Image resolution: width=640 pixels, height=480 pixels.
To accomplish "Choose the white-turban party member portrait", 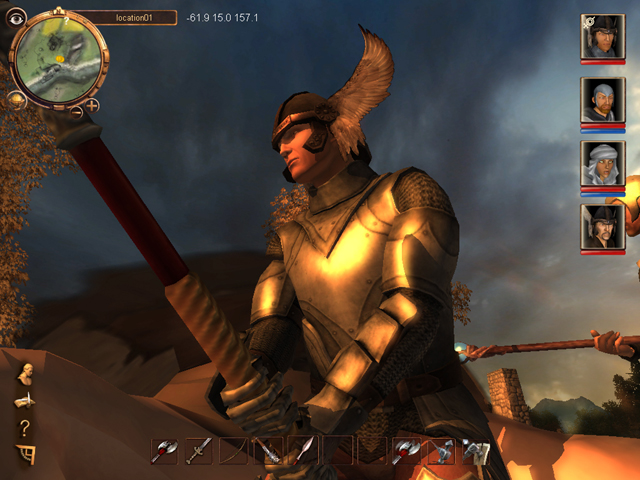I will [603, 163].
